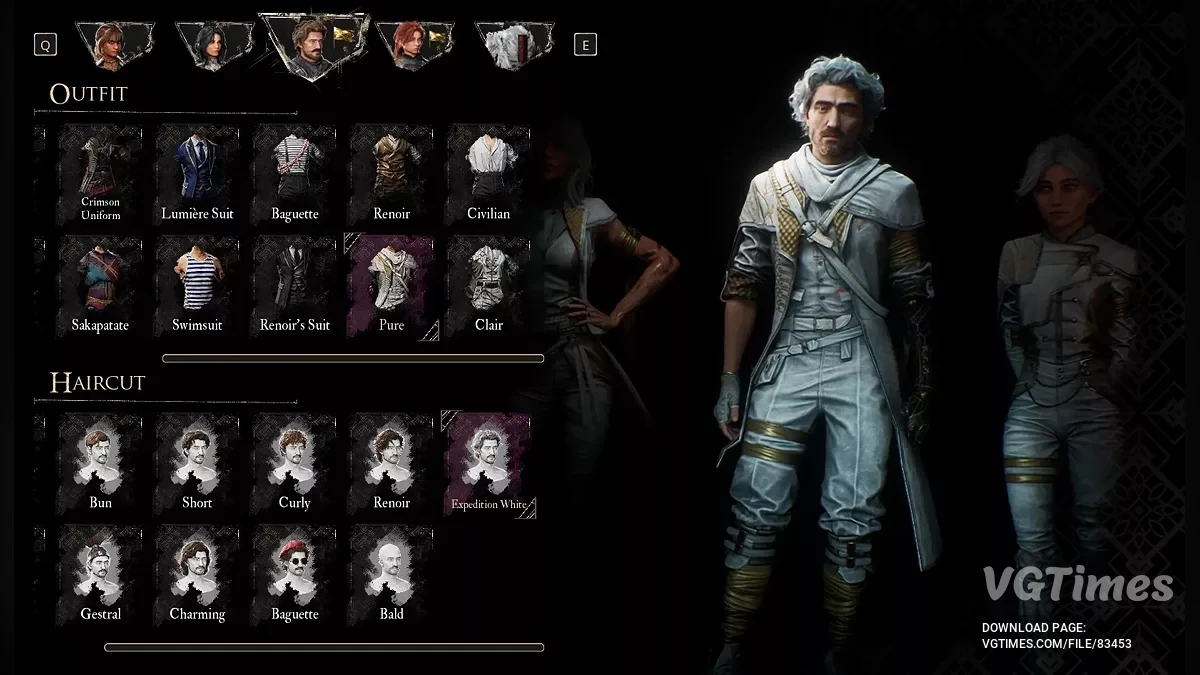
Task: Equip the Clair outfit
Action: pyautogui.click(x=488, y=285)
